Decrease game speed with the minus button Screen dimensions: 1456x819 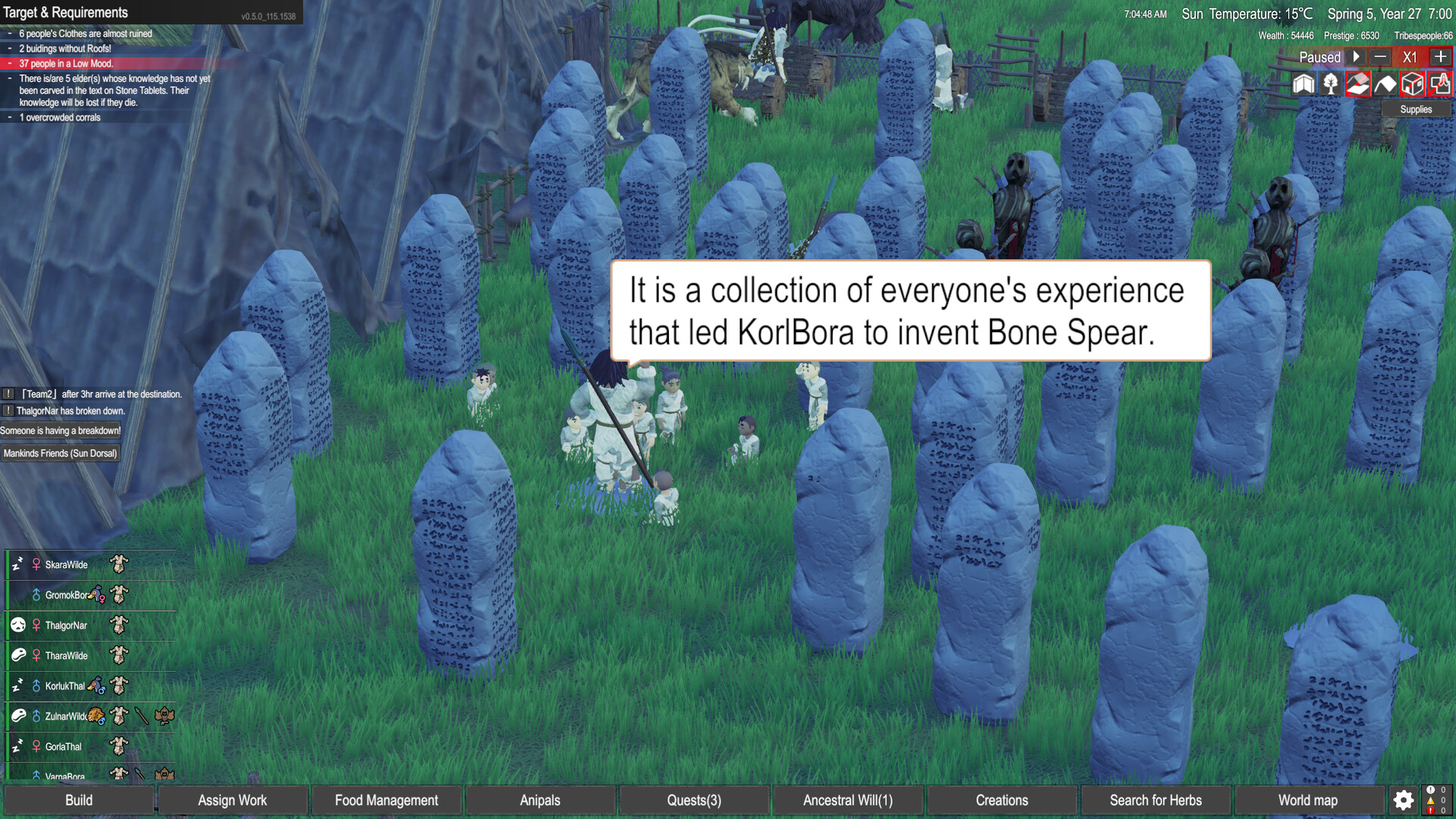click(1380, 57)
